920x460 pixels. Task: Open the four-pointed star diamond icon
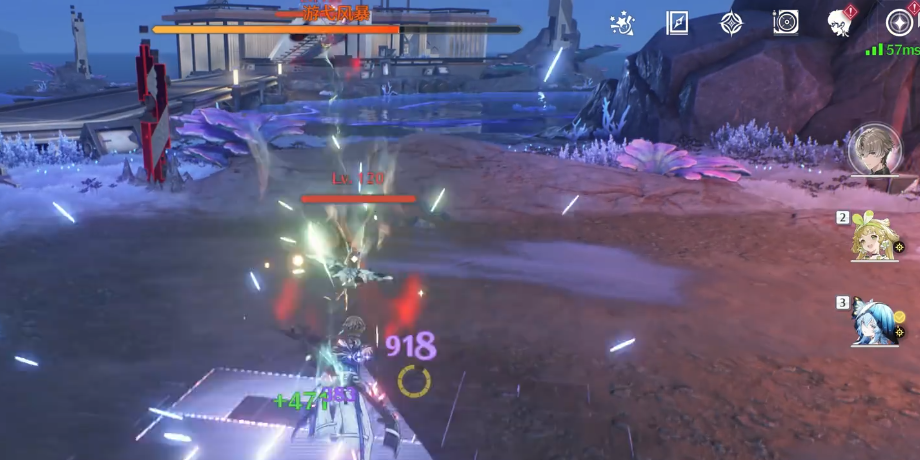731,22
